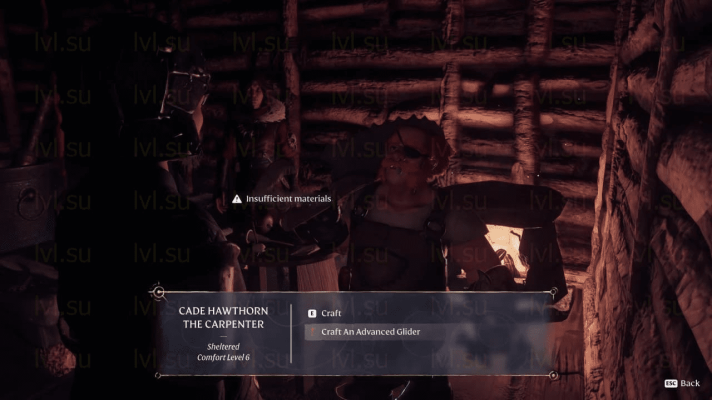The width and height of the screenshot is (712, 400).
Task: Go Back from the carpenter dialogue
Action: point(682,383)
